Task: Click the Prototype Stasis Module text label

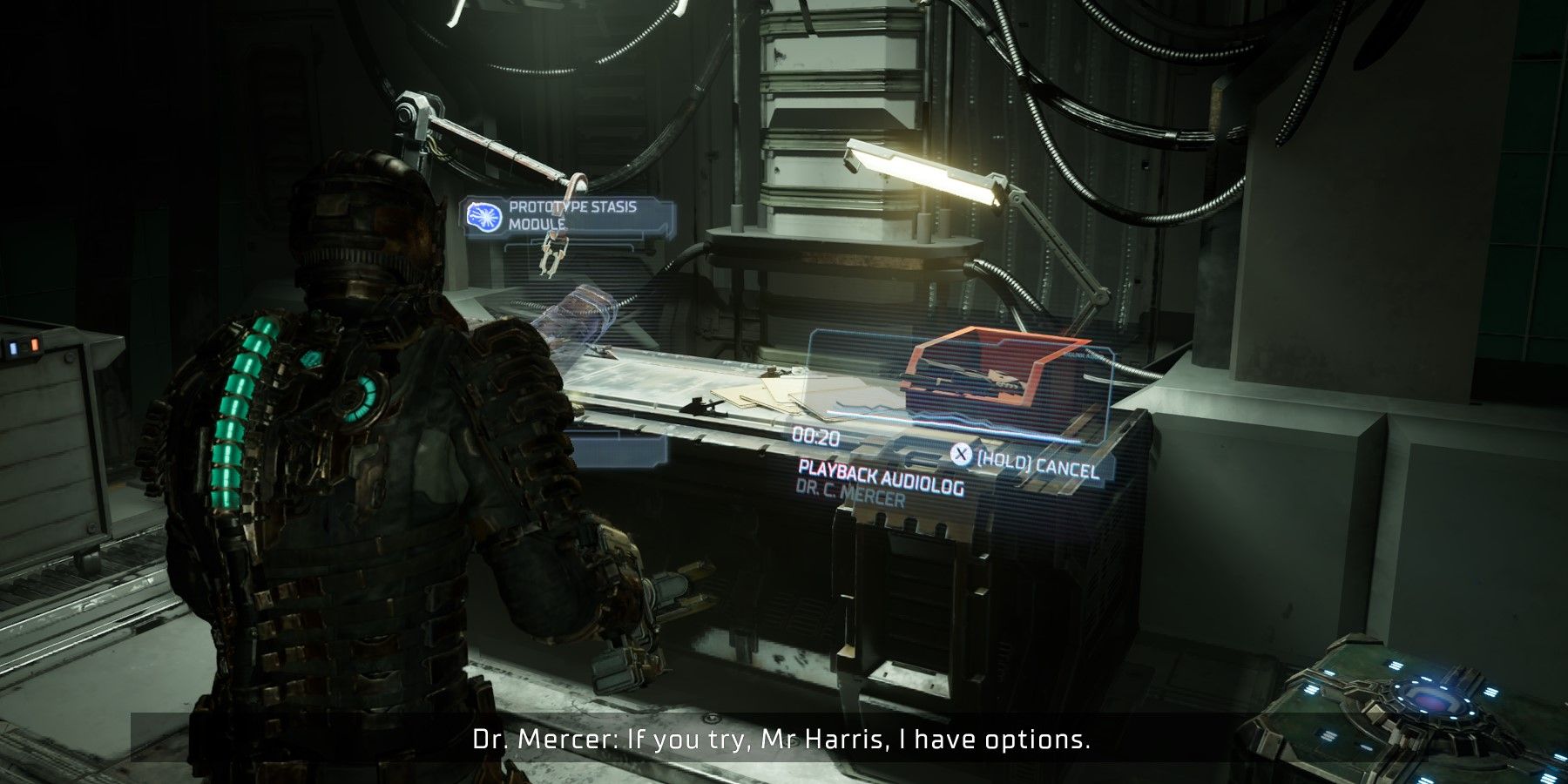Action: point(573,212)
